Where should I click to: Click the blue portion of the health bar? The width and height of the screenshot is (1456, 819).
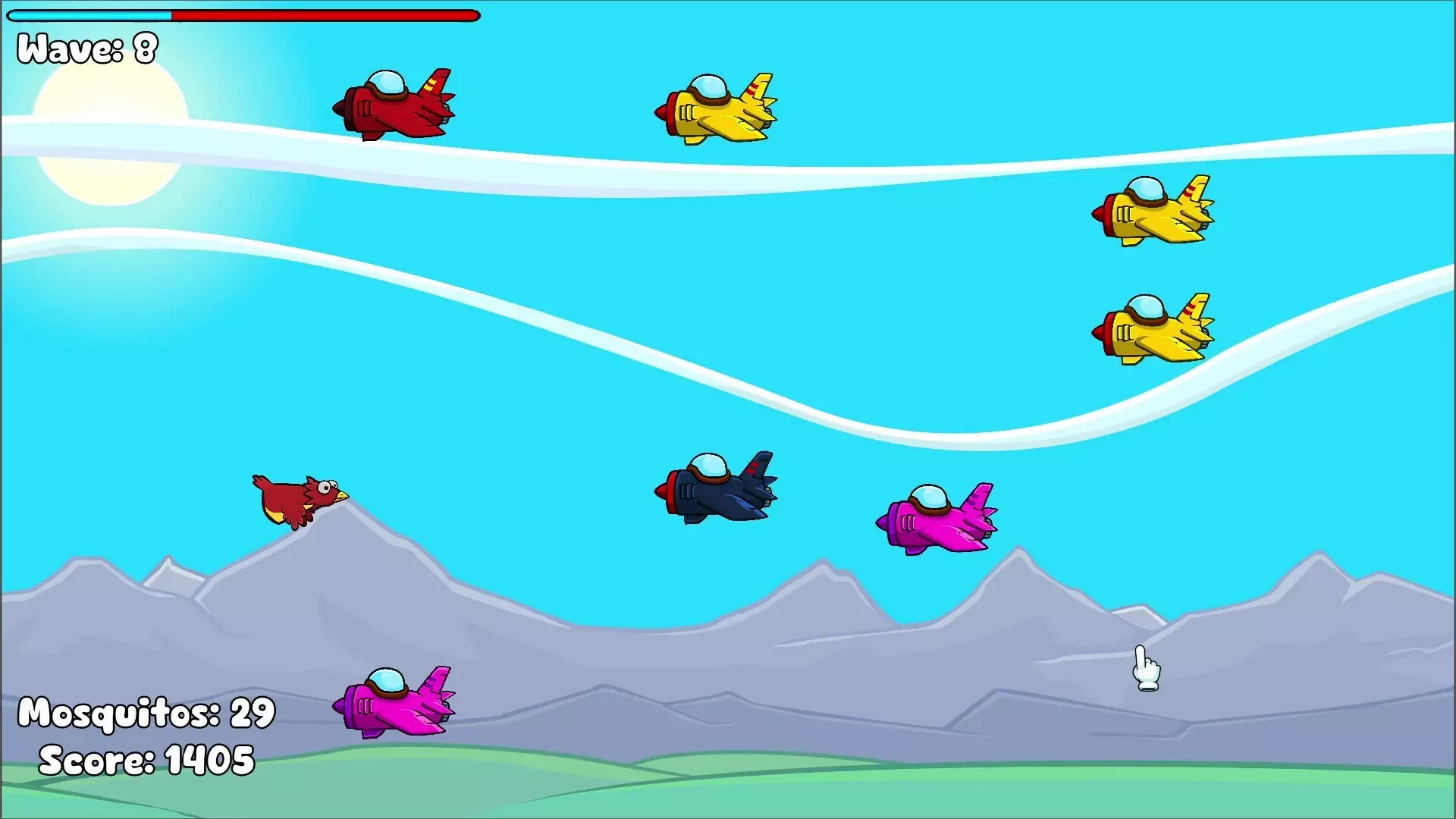point(91,14)
